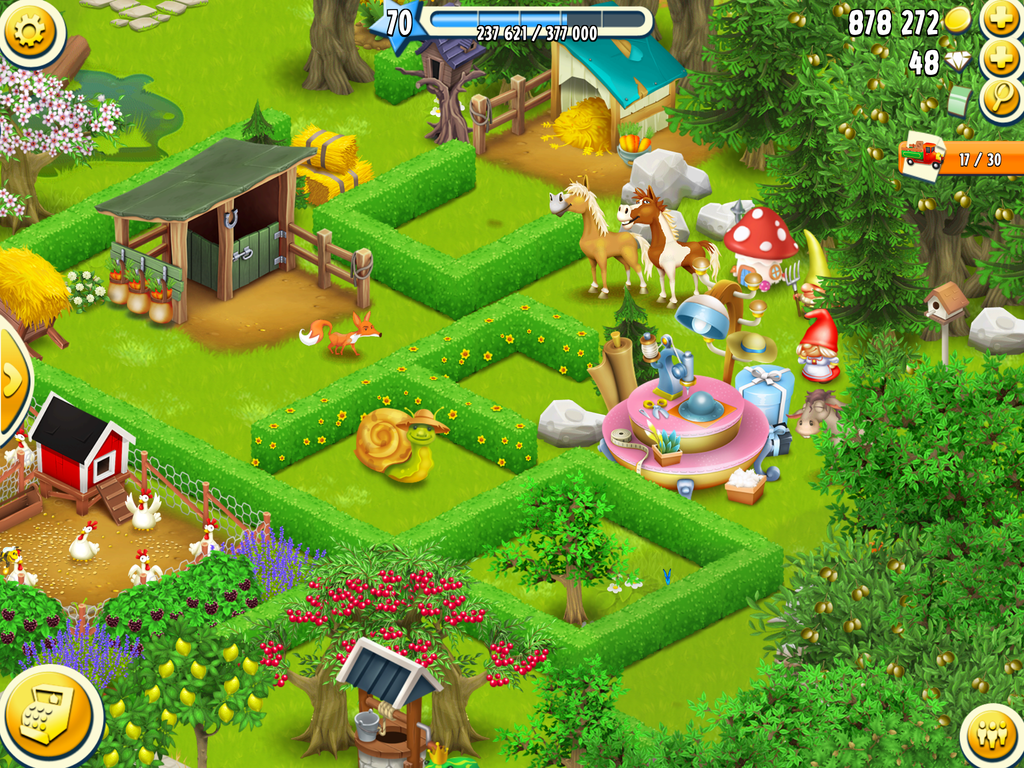Click the level 70 star badge
1024x768 pixels.
397,22
